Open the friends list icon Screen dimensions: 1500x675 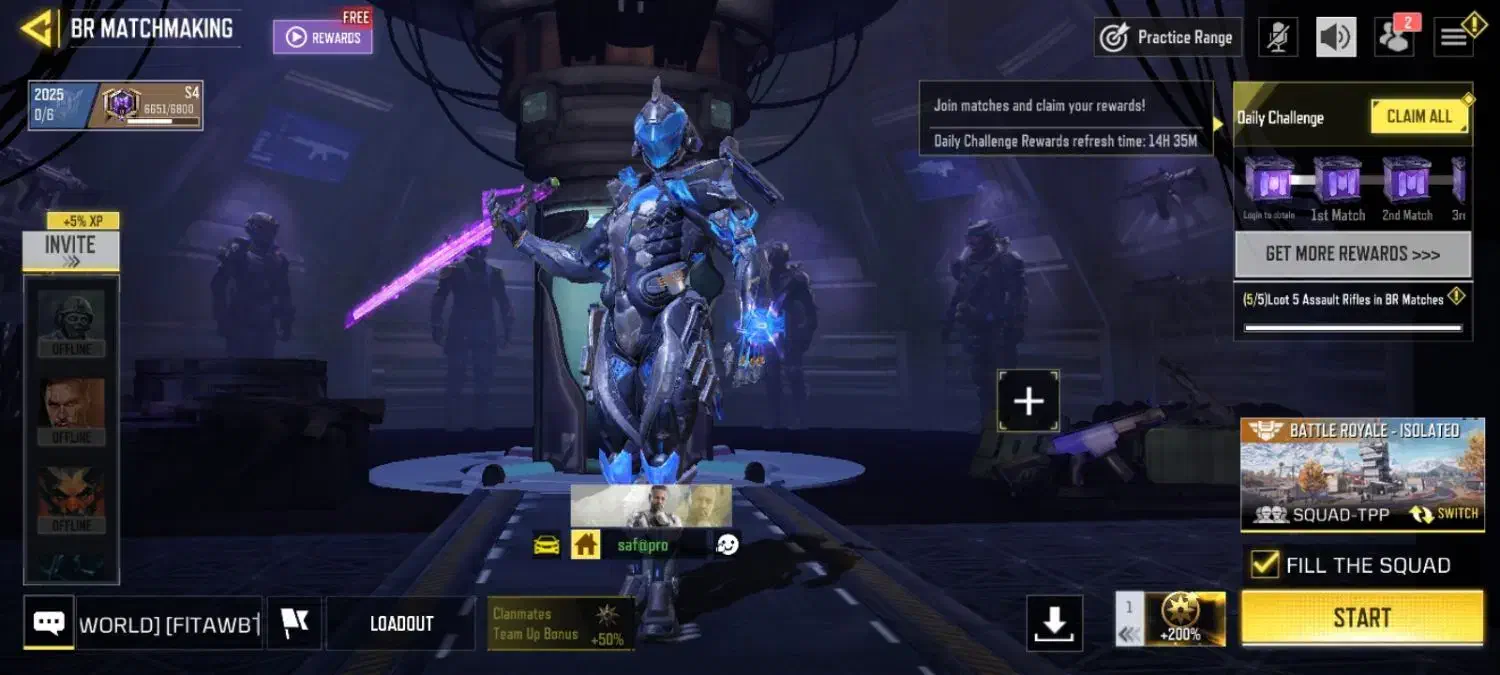[1393, 38]
